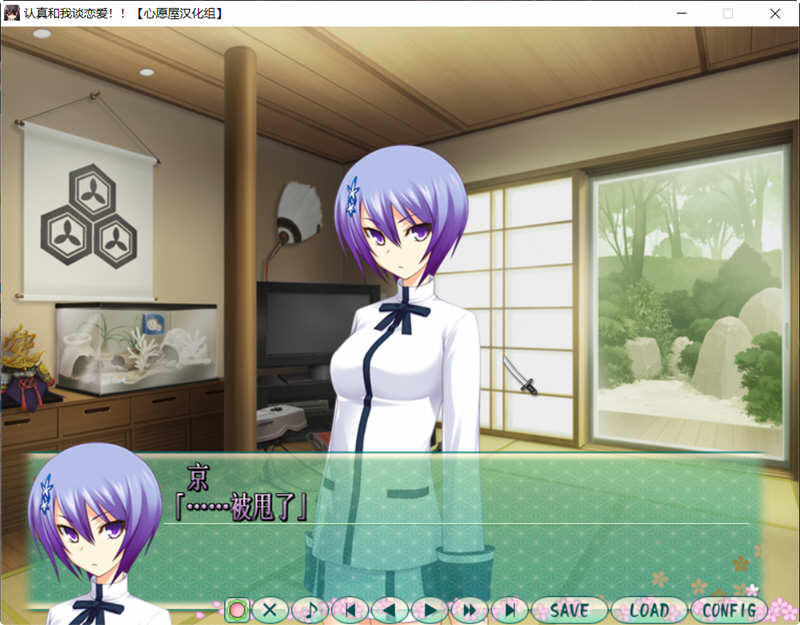Click the music note voice button
The image size is (800, 625).
pos(310,609)
